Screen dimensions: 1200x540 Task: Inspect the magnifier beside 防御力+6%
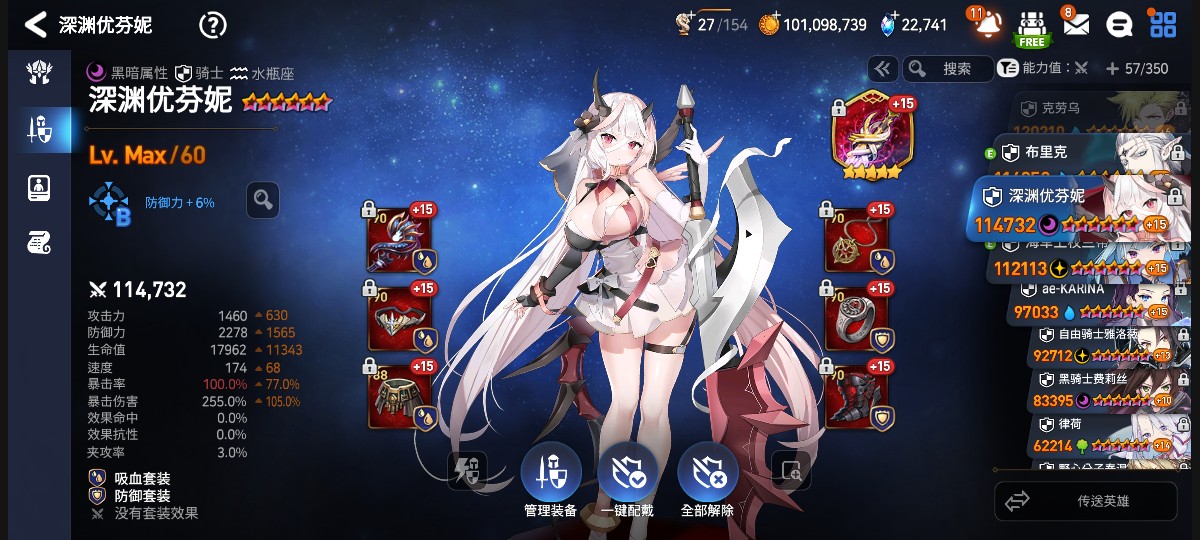262,200
